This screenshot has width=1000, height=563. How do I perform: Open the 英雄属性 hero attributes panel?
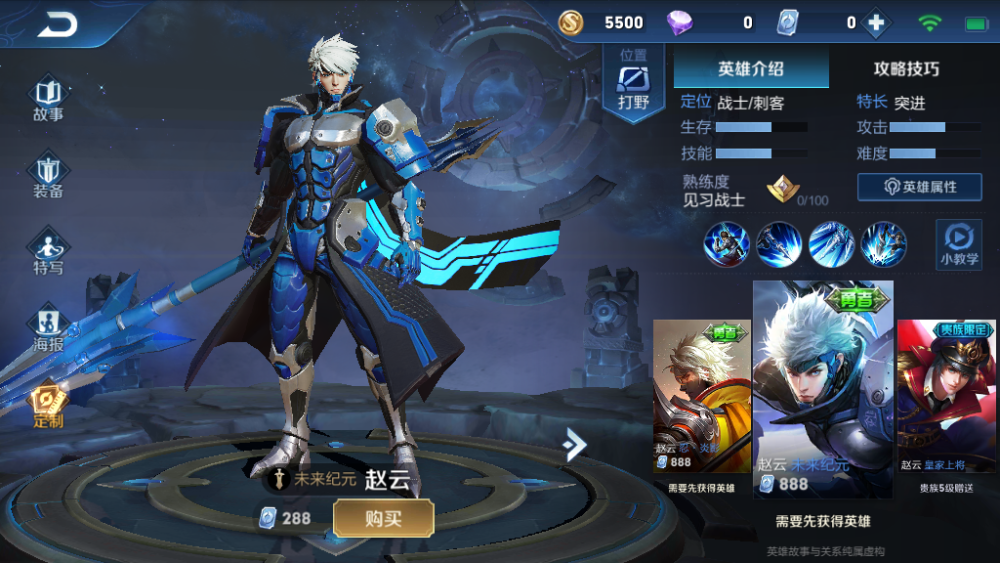click(x=919, y=187)
